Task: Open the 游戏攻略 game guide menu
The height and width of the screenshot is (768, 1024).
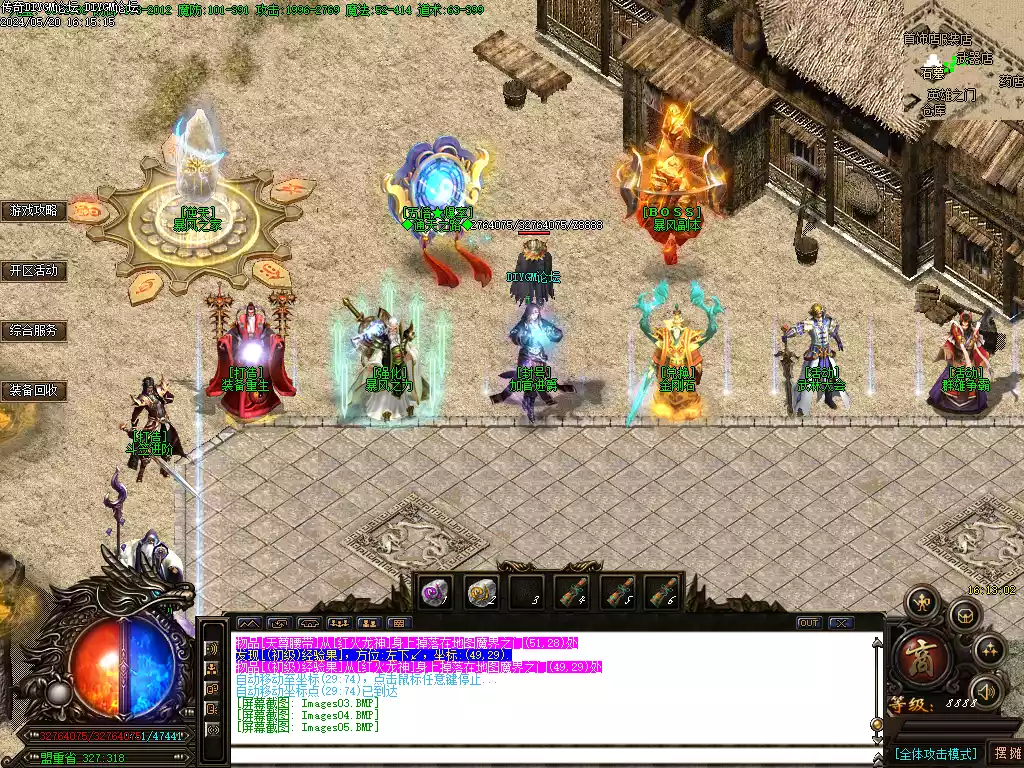Action: point(34,211)
